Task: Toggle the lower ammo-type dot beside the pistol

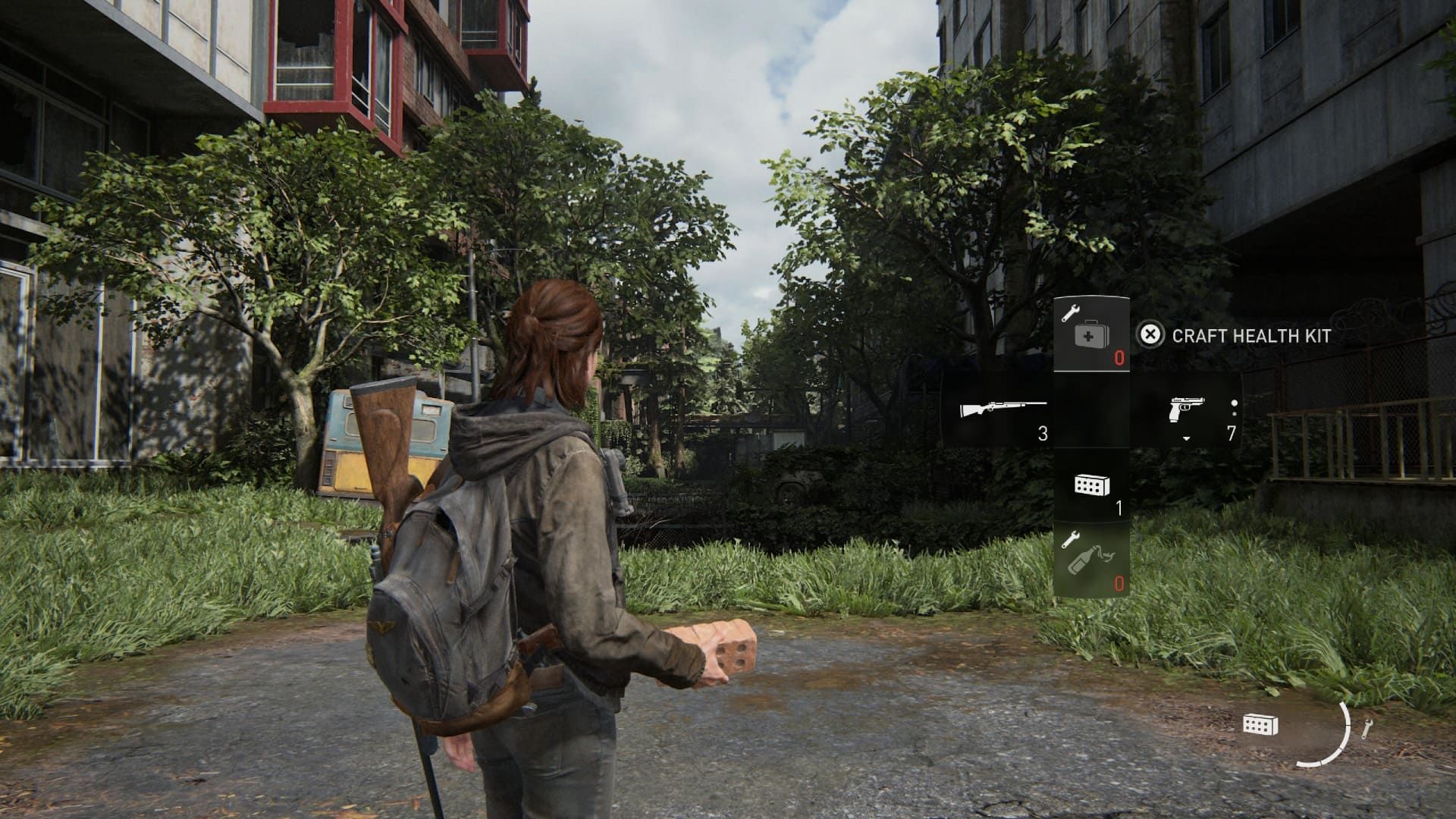Action: [x=1236, y=416]
